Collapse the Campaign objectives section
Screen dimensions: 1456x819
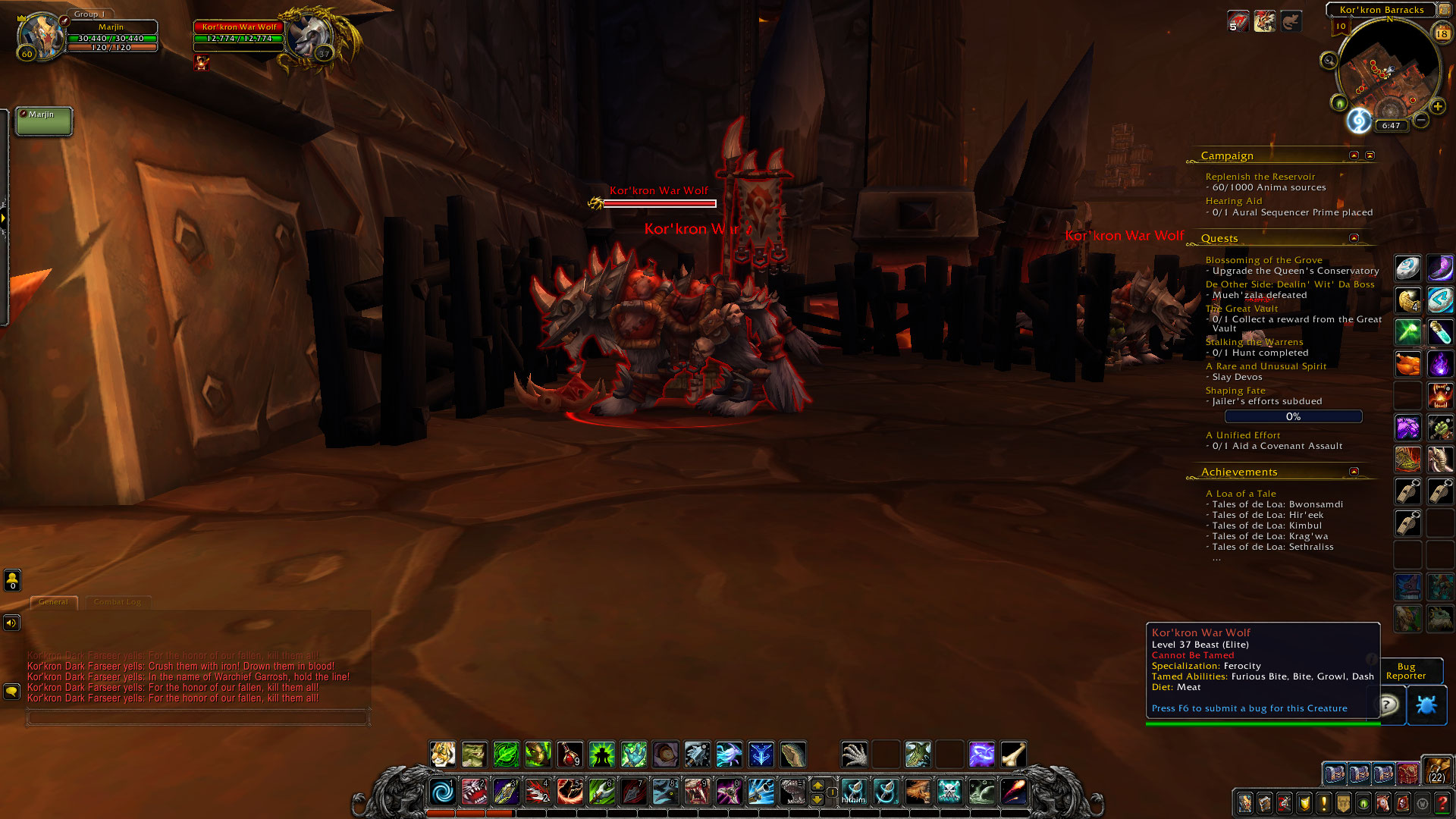[x=1353, y=155]
